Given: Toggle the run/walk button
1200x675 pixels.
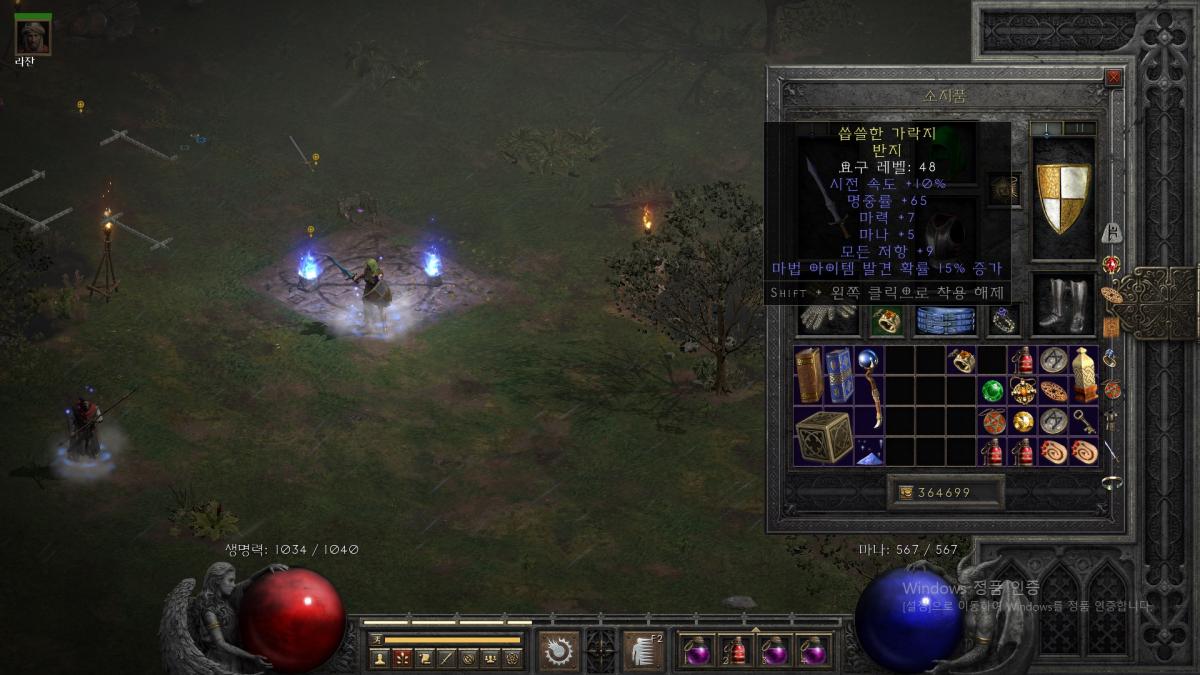Looking at the screenshot, I should [376, 639].
